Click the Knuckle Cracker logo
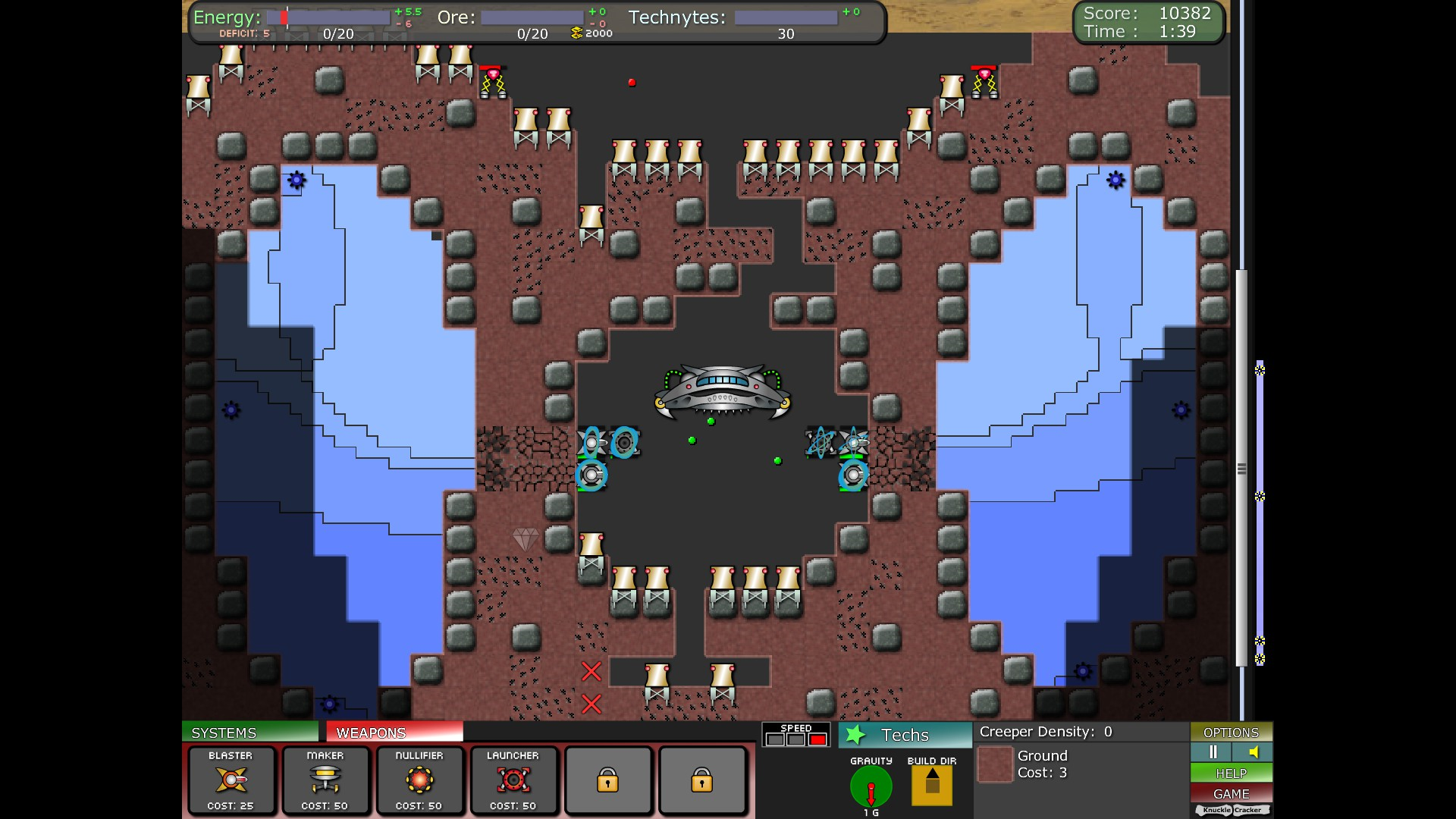The height and width of the screenshot is (819, 1456). [1232, 811]
